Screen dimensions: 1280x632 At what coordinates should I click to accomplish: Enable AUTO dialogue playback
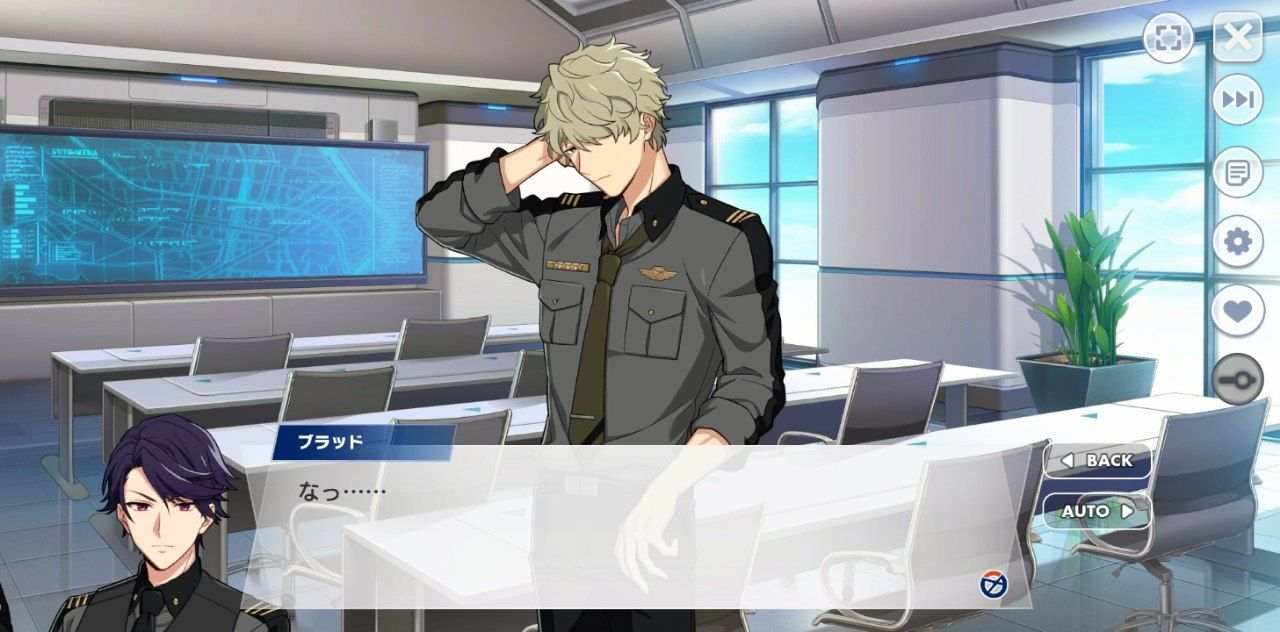tap(1097, 511)
